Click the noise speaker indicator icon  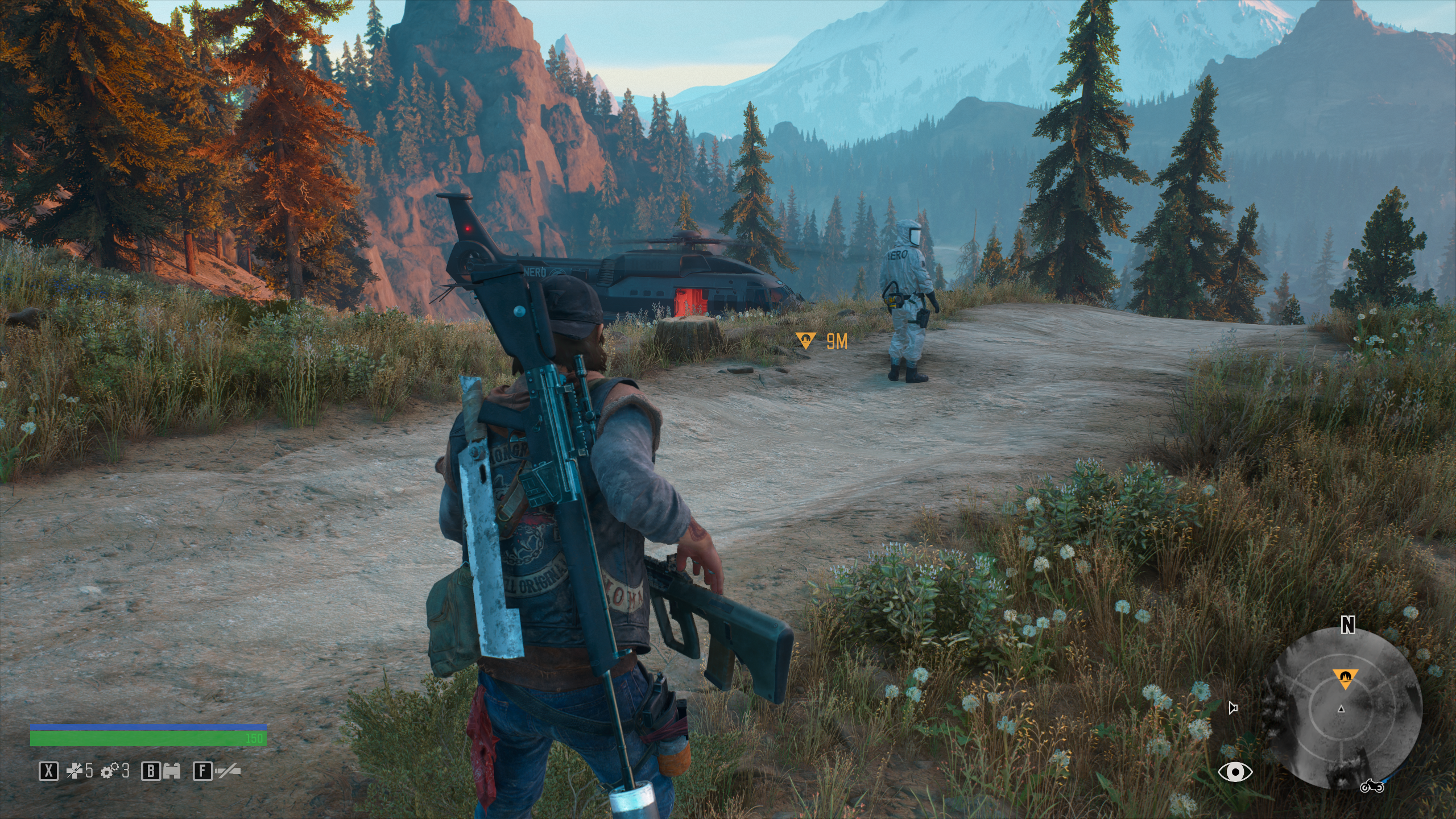(1233, 708)
